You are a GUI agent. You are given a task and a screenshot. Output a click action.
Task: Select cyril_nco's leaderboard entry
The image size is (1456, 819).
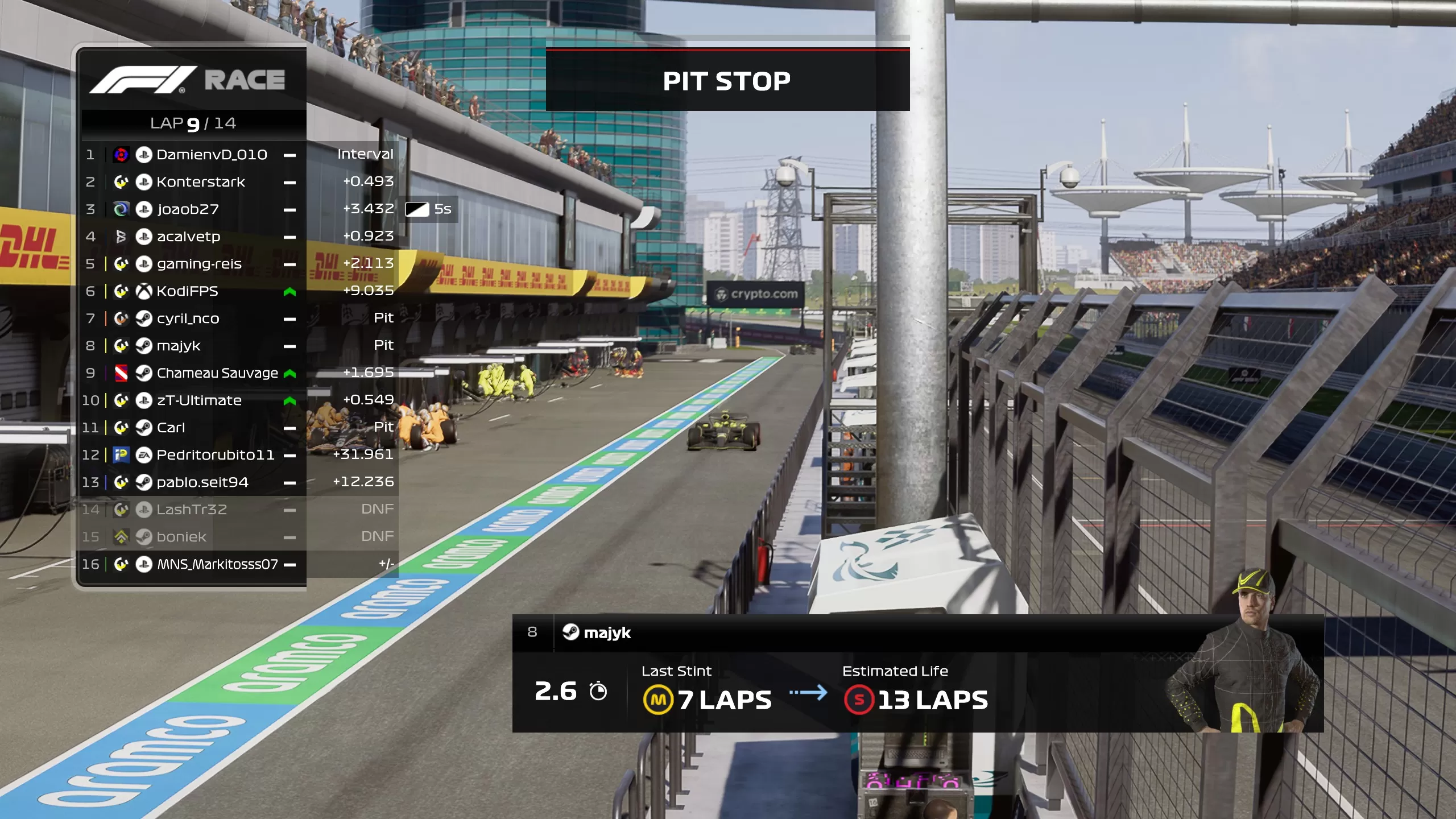tap(188, 318)
